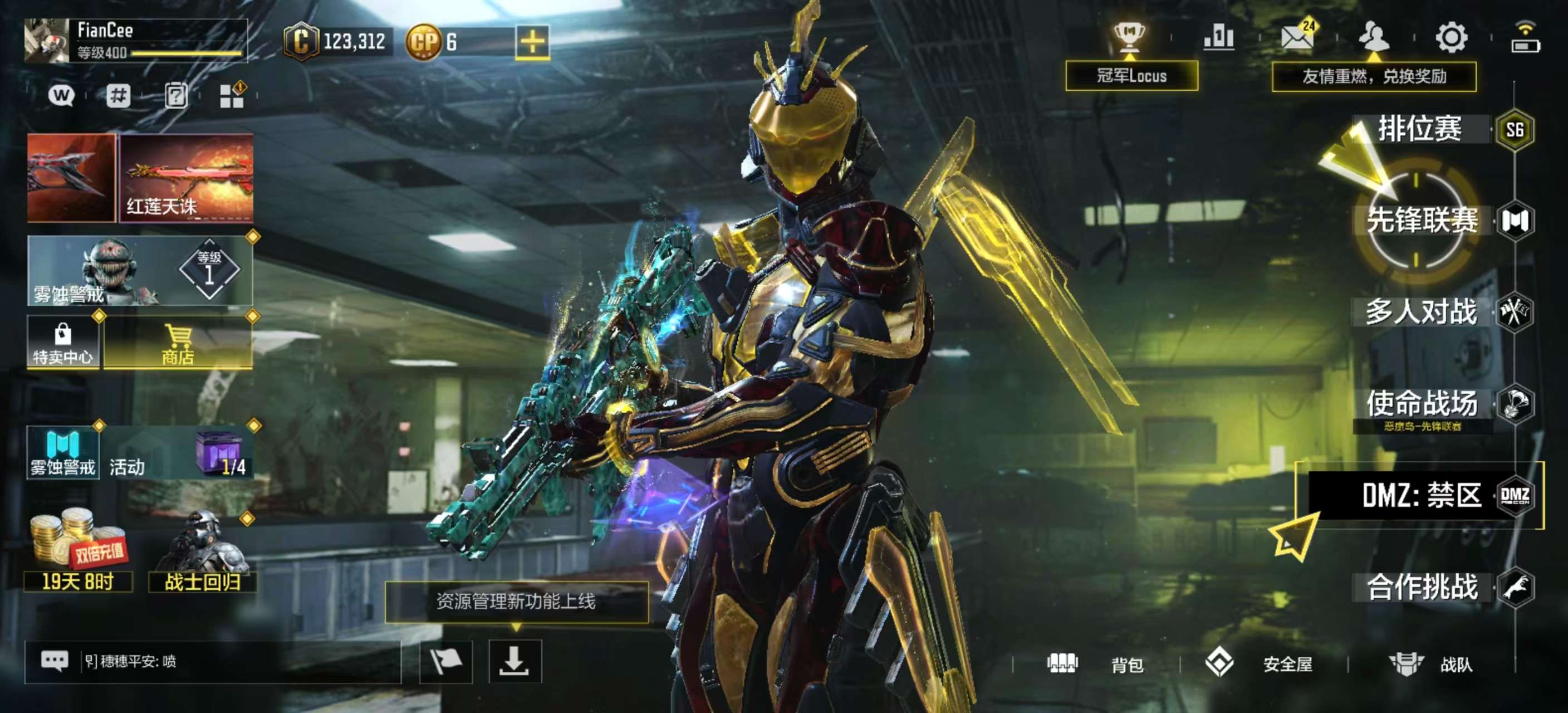Open the settings gear
The image size is (1568, 713).
point(1452,38)
